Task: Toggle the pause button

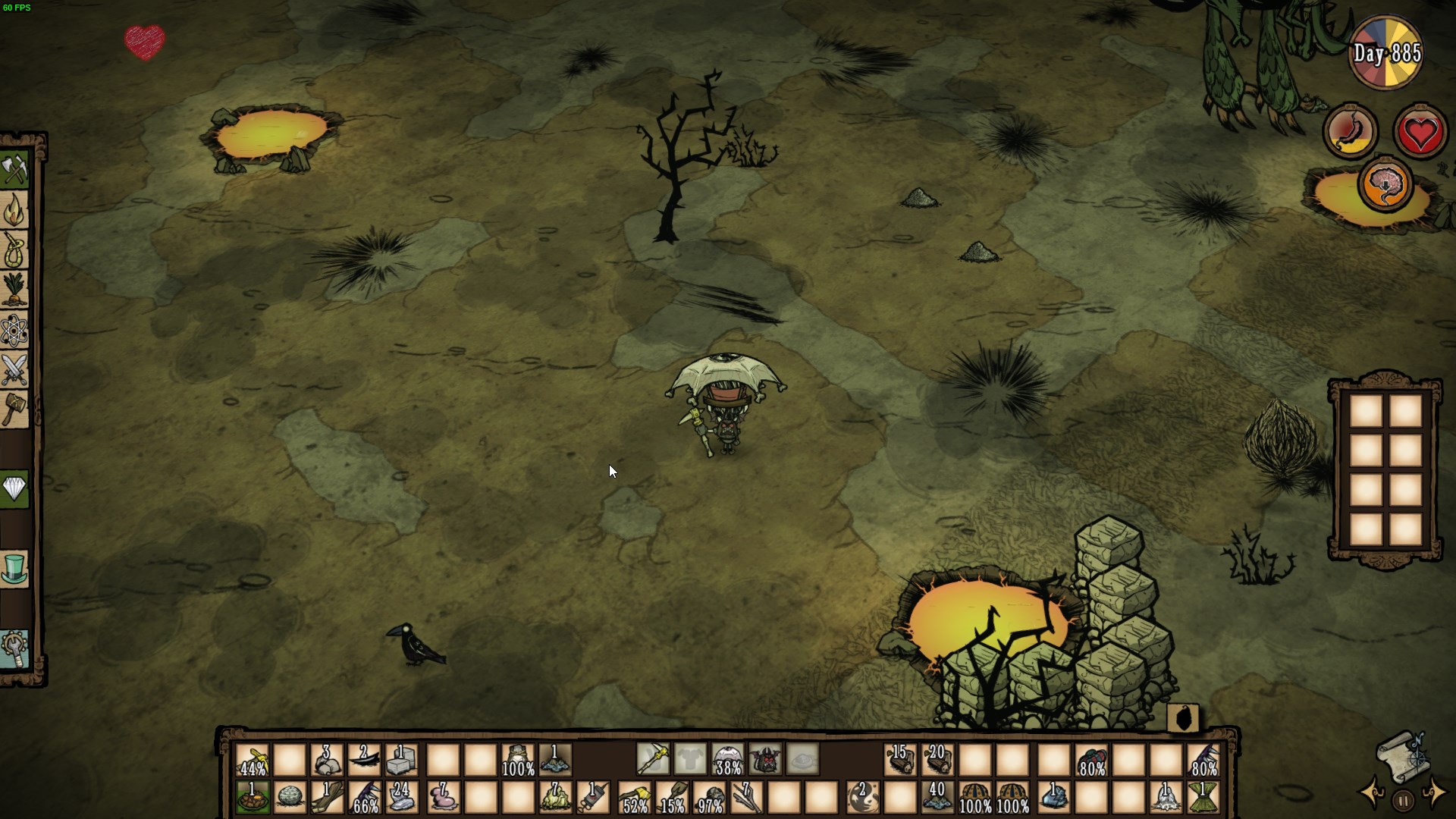Action: coord(1401,798)
